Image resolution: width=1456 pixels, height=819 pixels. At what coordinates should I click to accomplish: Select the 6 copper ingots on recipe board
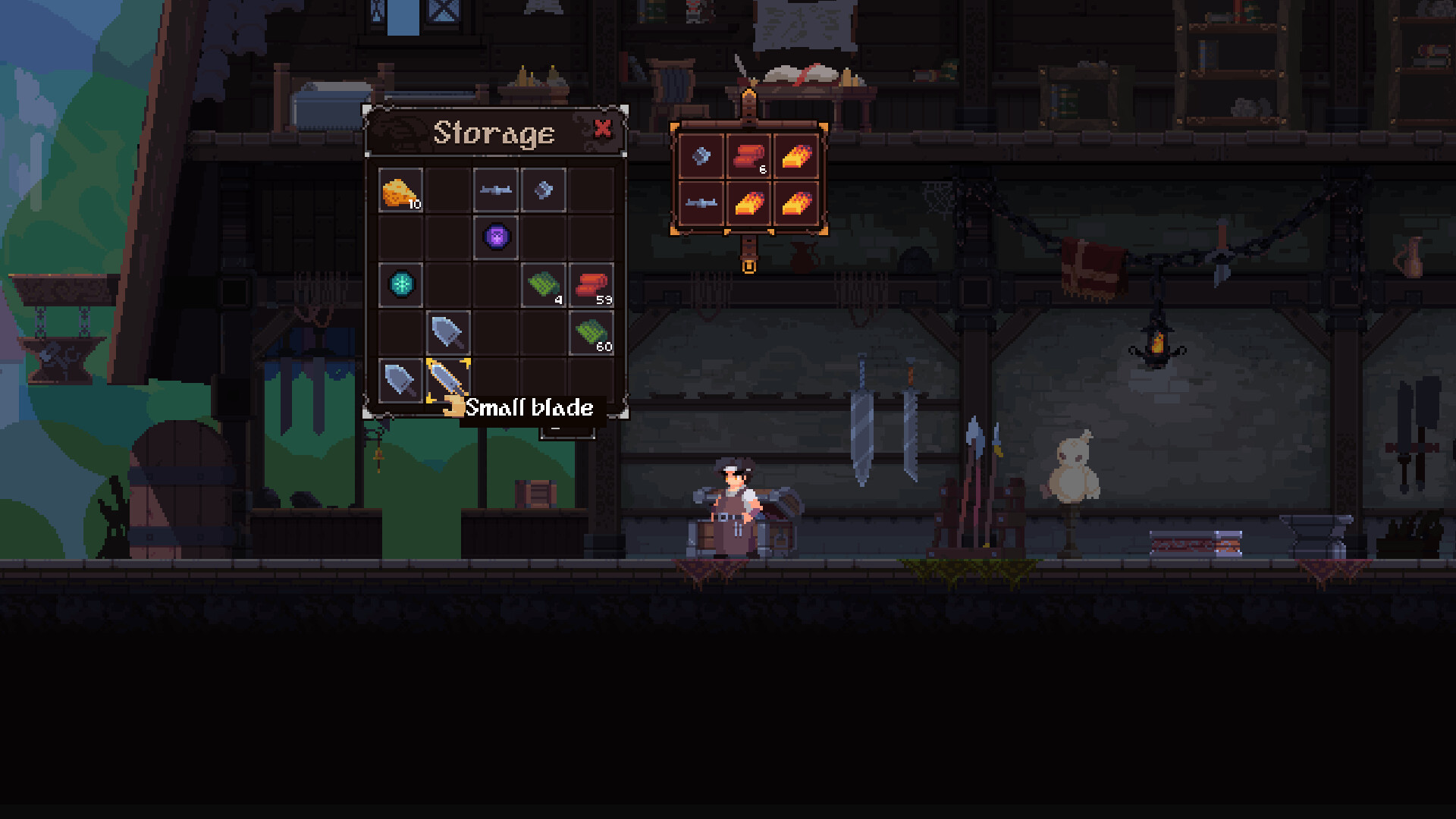point(748,156)
